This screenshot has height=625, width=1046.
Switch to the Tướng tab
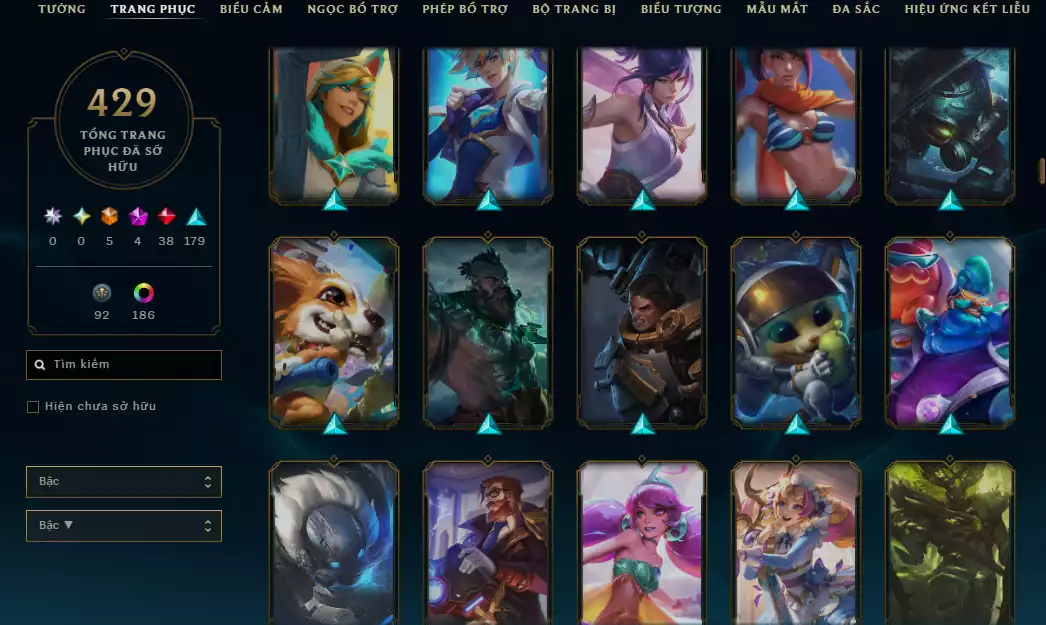pos(62,9)
